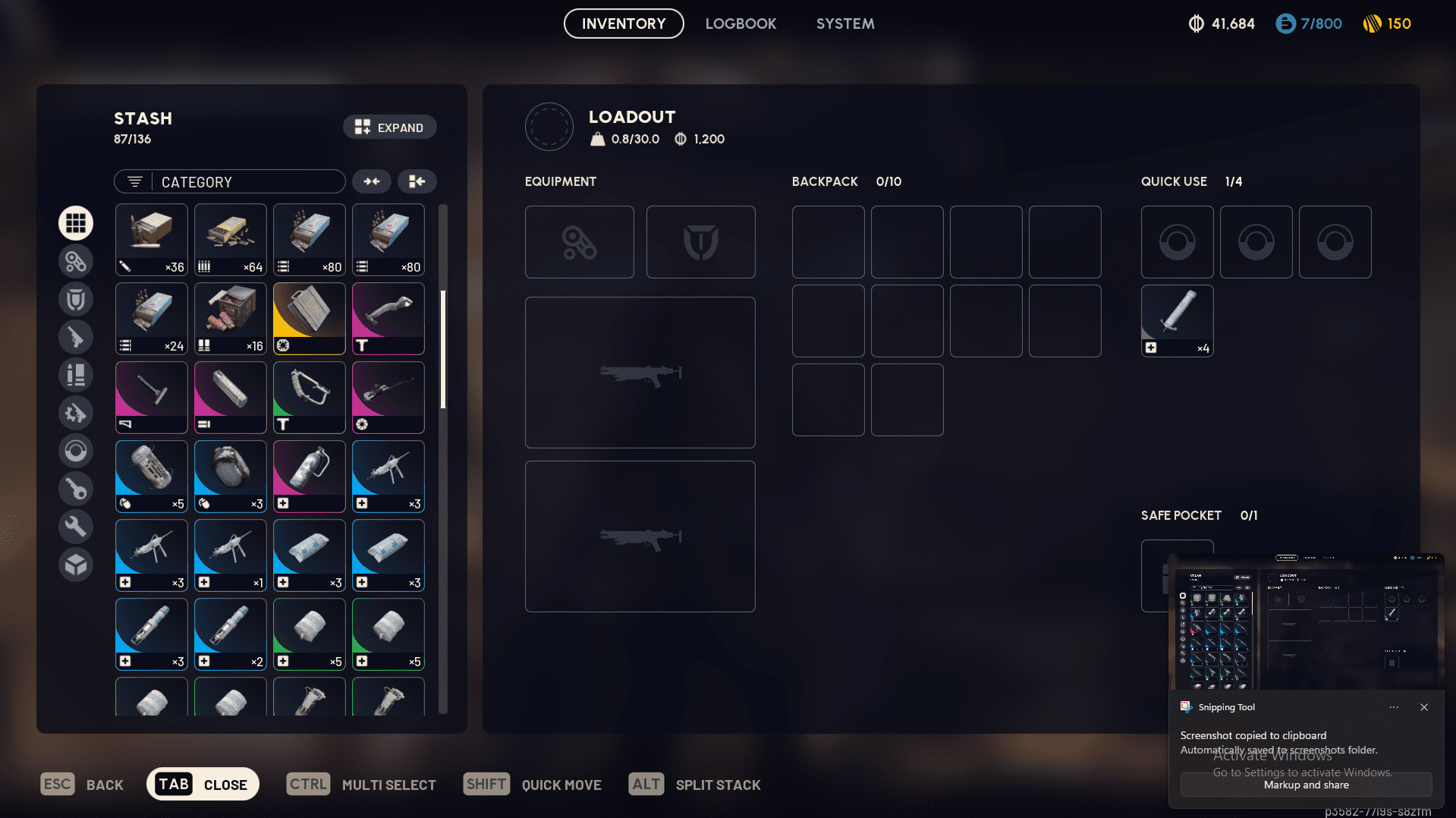Click the magazines category filter icon
Image resolution: width=1456 pixels, height=818 pixels.
pyautogui.click(x=76, y=374)
